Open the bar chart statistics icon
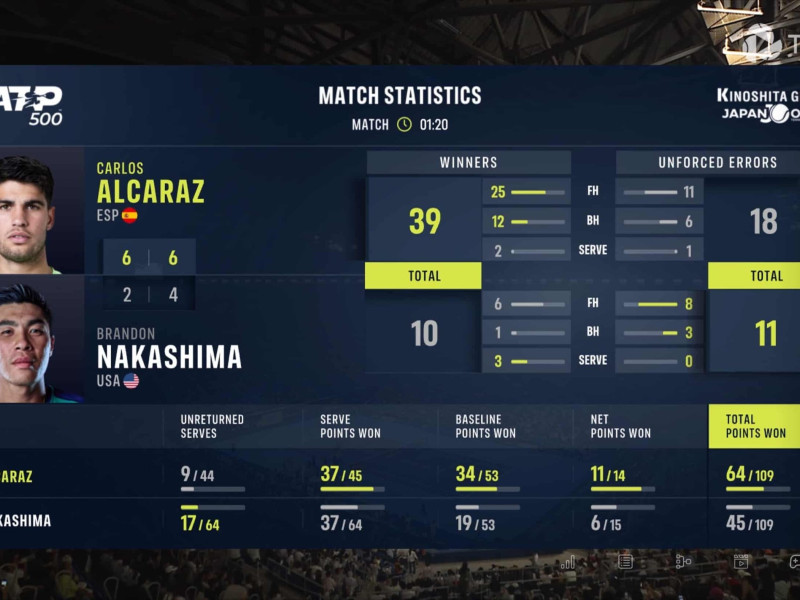Screen dimensions: 800x600 [x=568, y=562]
